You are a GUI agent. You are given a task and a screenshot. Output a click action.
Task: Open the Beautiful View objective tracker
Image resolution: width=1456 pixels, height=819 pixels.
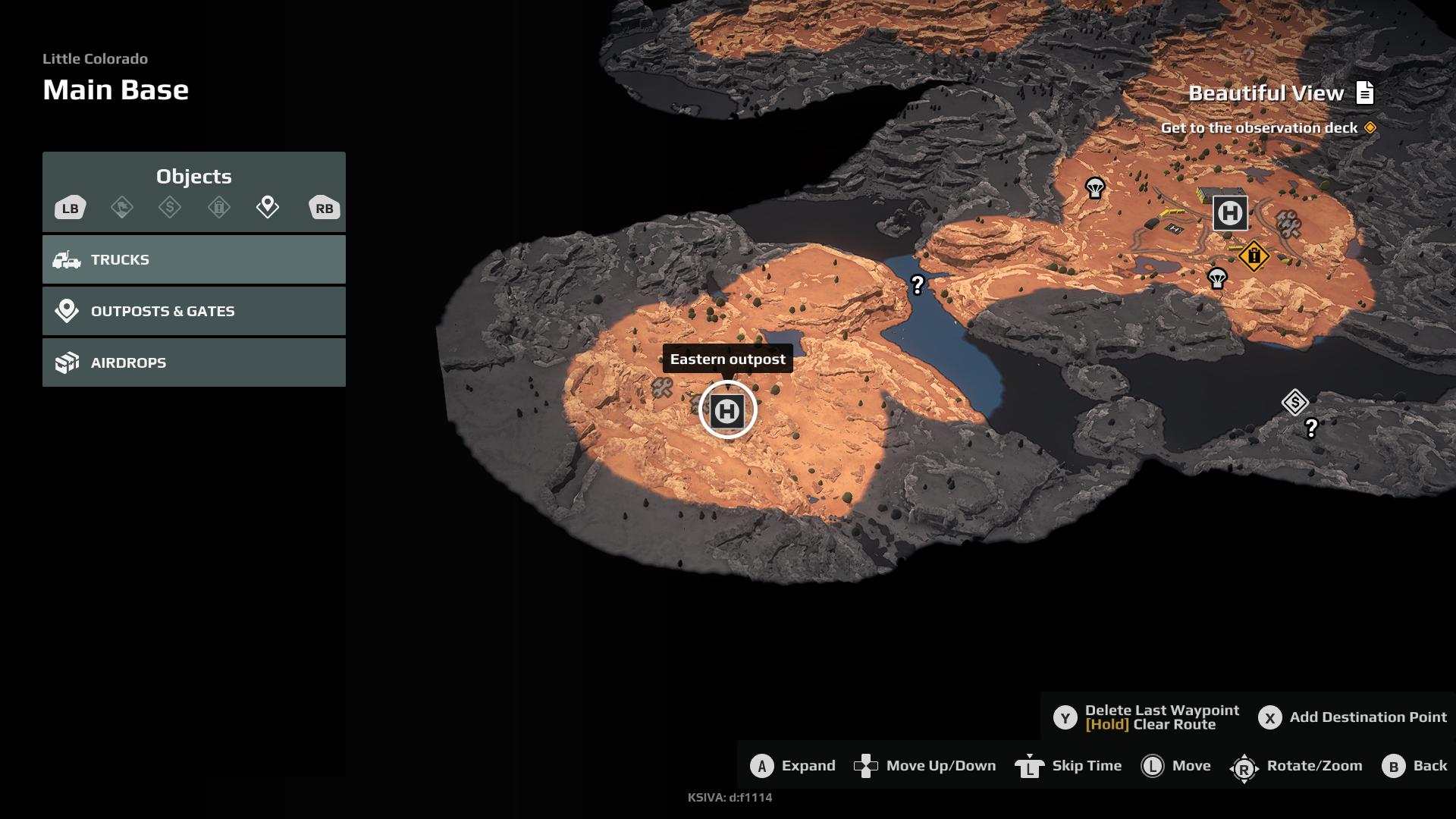click(1281, 93)
